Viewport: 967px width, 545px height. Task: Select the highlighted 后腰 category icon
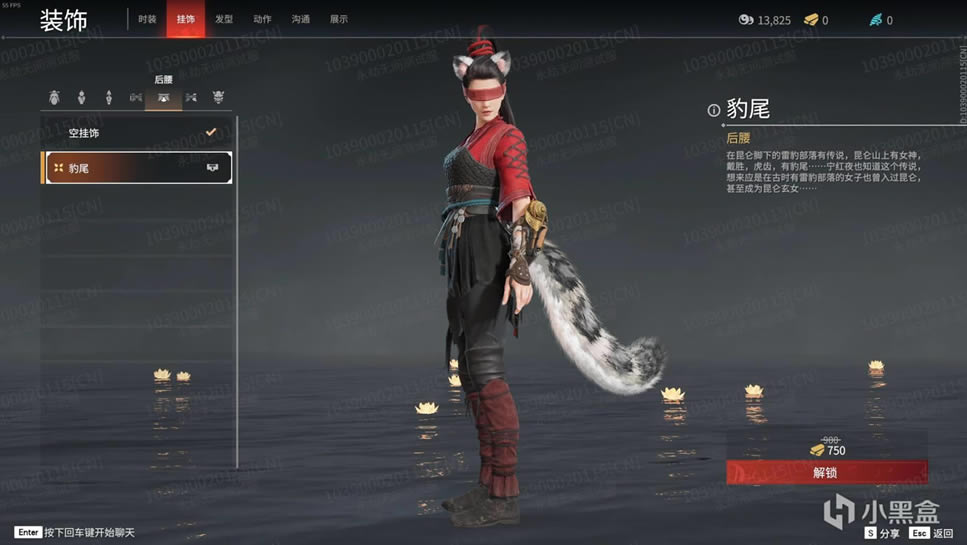coord(163,98)
